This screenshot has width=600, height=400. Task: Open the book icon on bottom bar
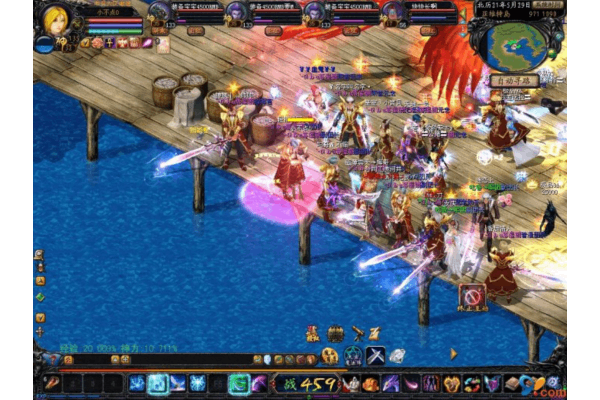click(511, 383)
